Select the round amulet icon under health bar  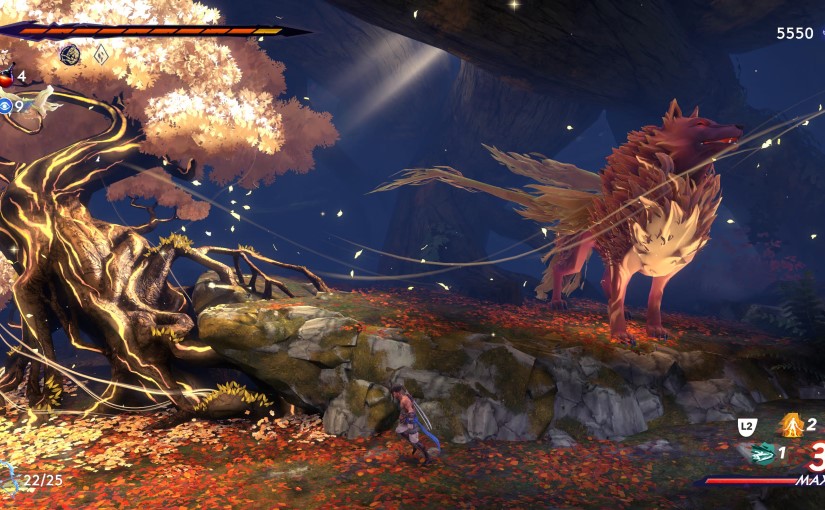[70, 55]
